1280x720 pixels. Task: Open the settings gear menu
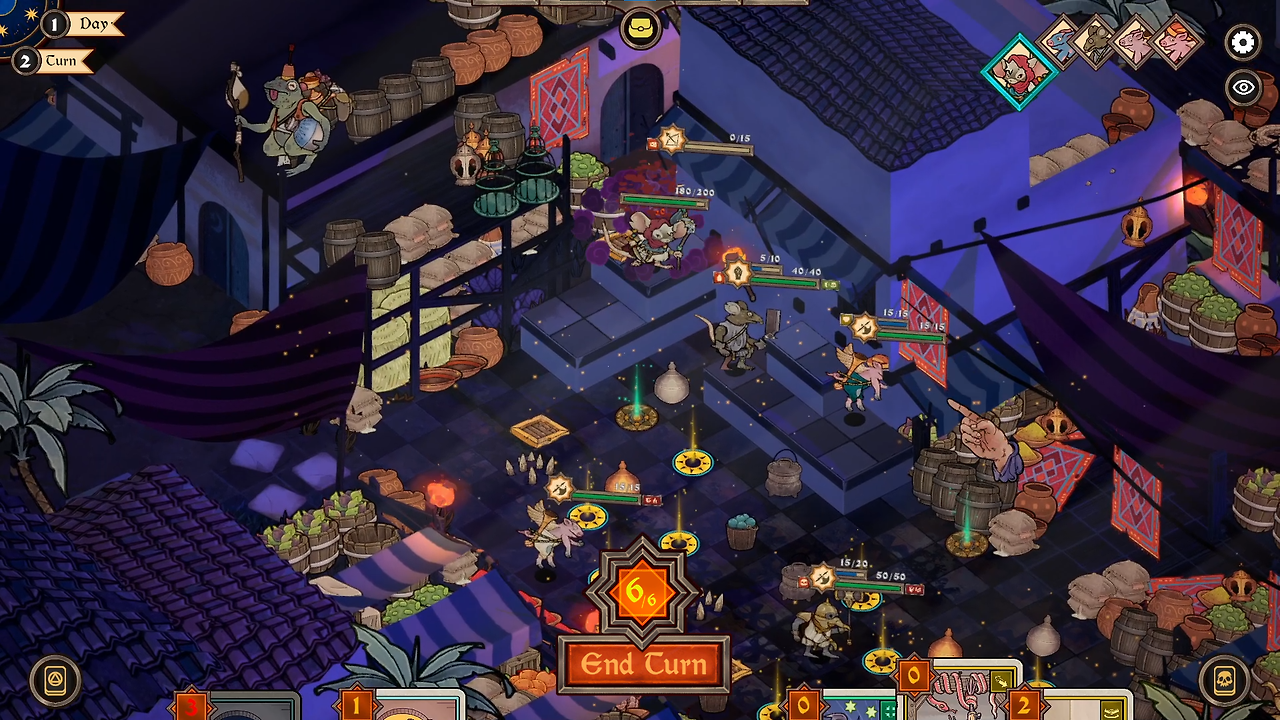coord(1242,43)
